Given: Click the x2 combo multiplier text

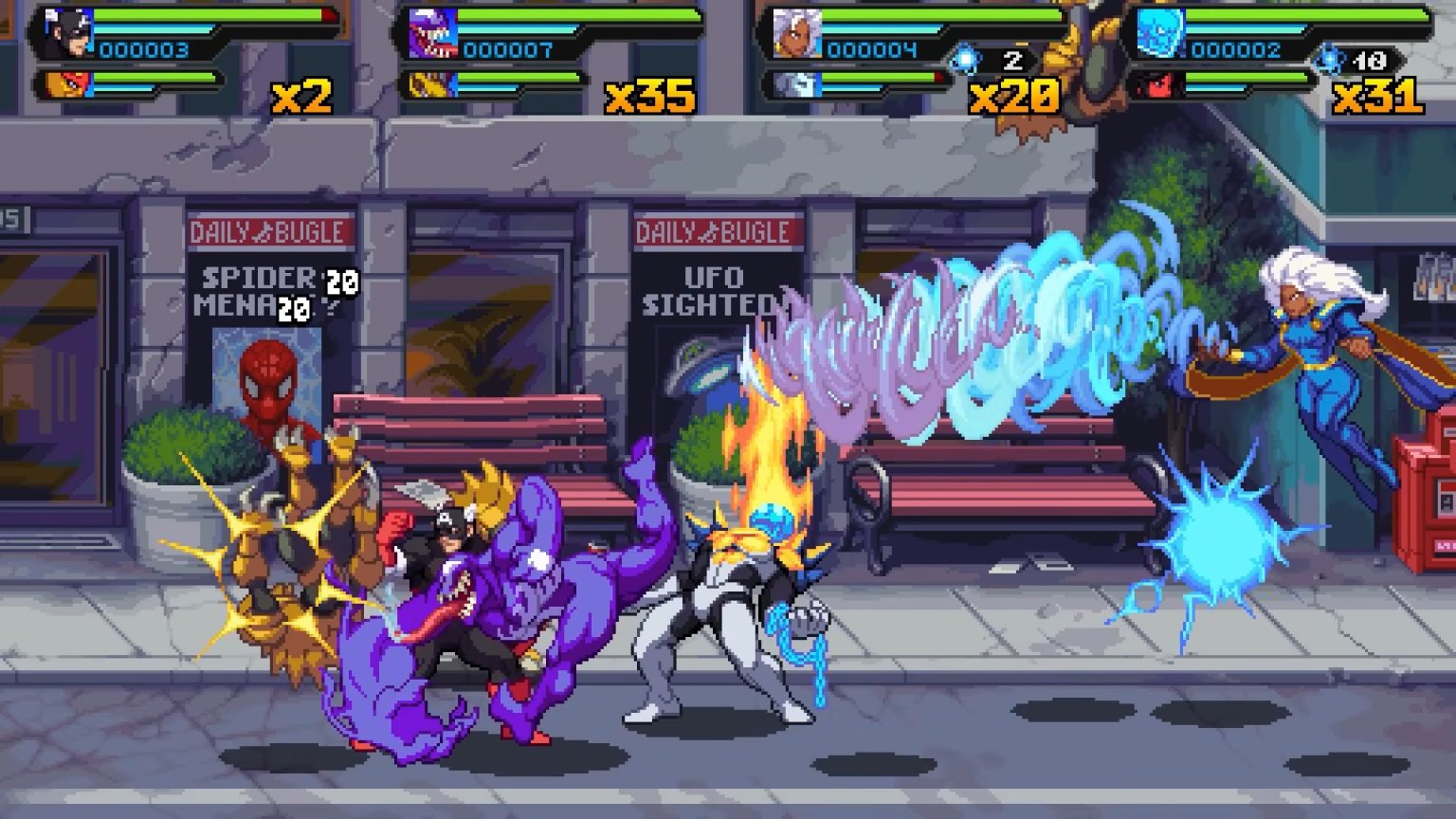Looking at the screenshot, I should [303, 96].
